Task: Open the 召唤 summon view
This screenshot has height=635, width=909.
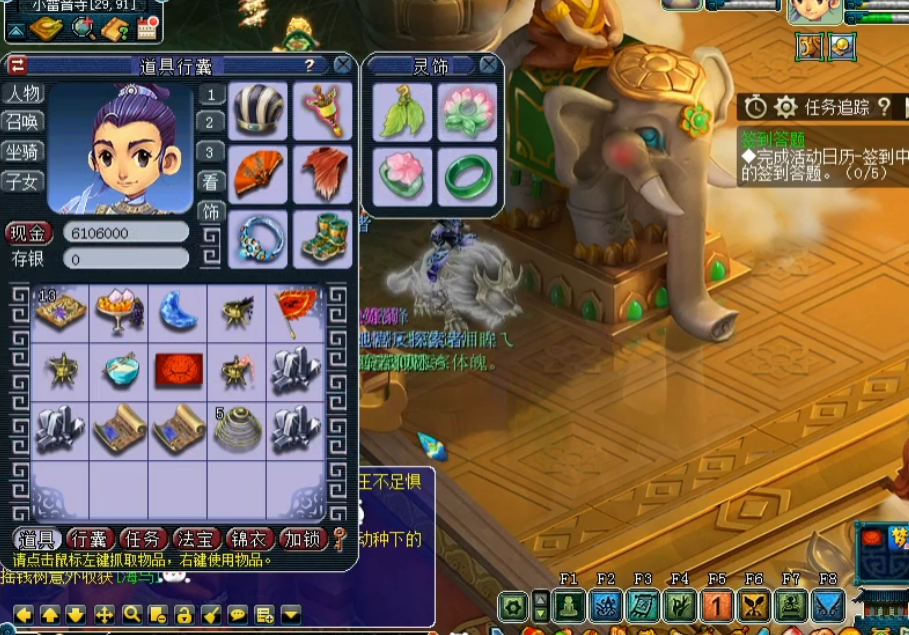Action: [23, 122]
